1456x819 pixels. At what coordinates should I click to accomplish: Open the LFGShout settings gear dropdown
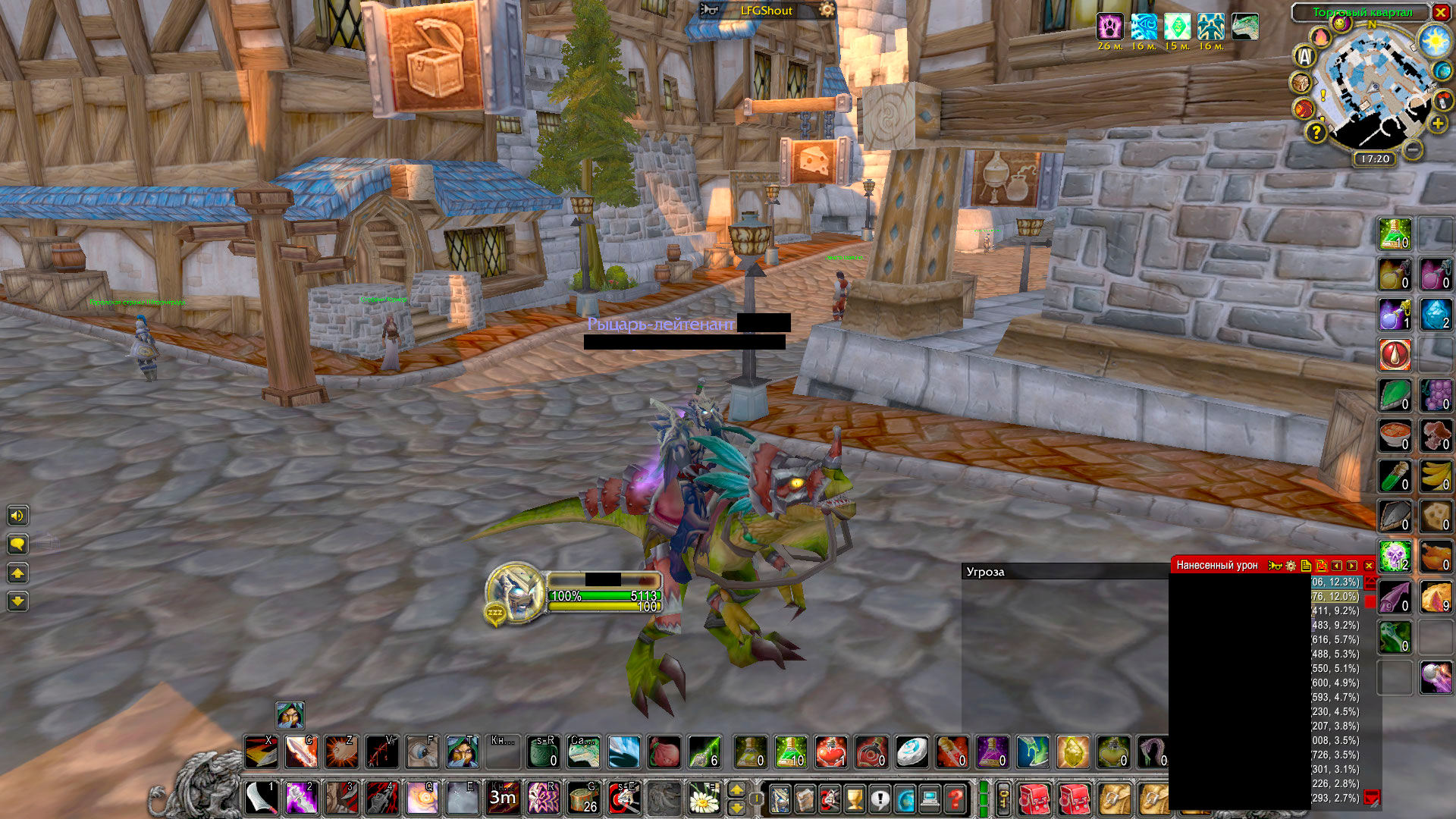(x=826, y=11)
